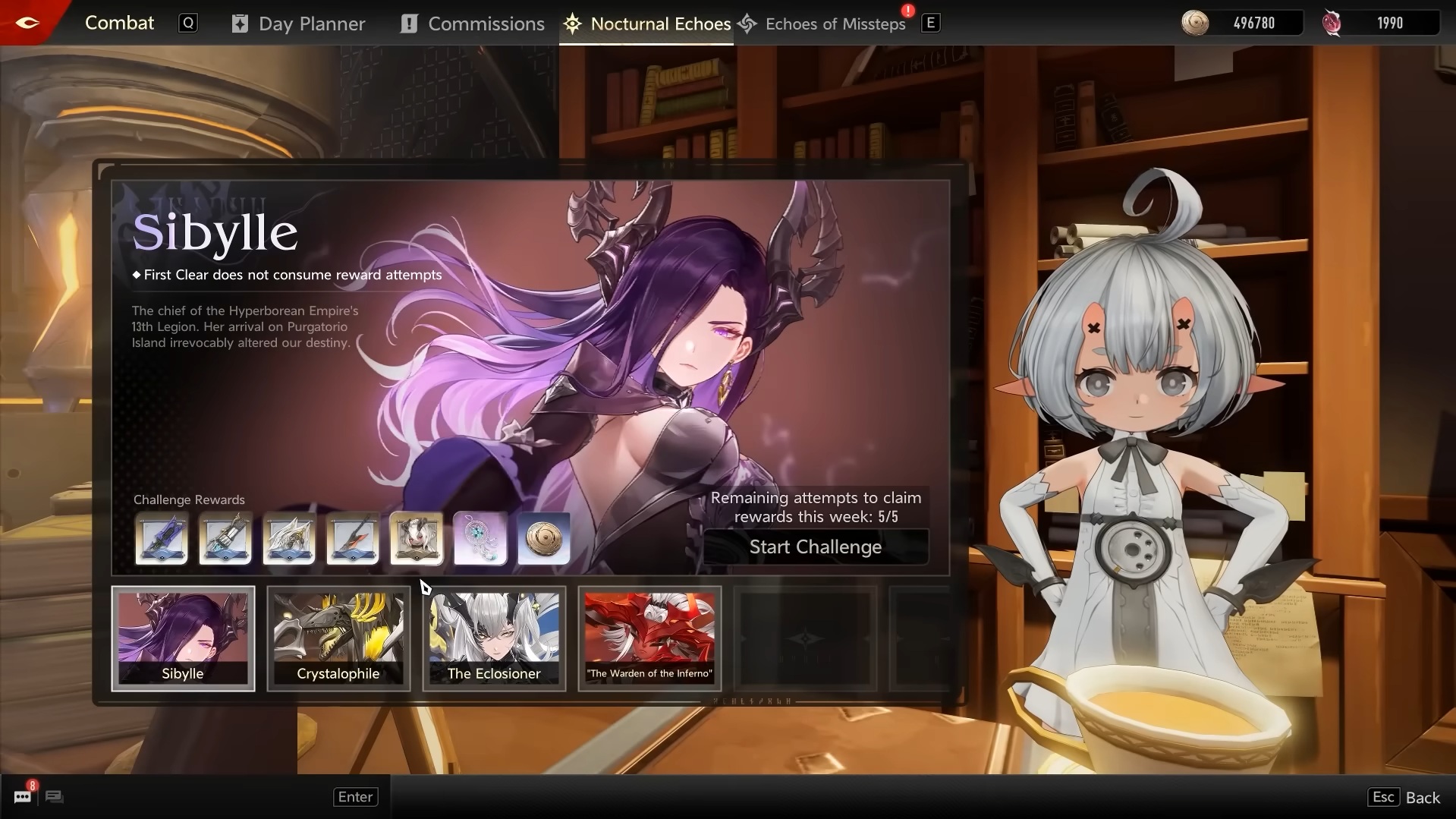Click the gold coin currency icon
Viewport: 1456px width, 819px height.
1195,23
